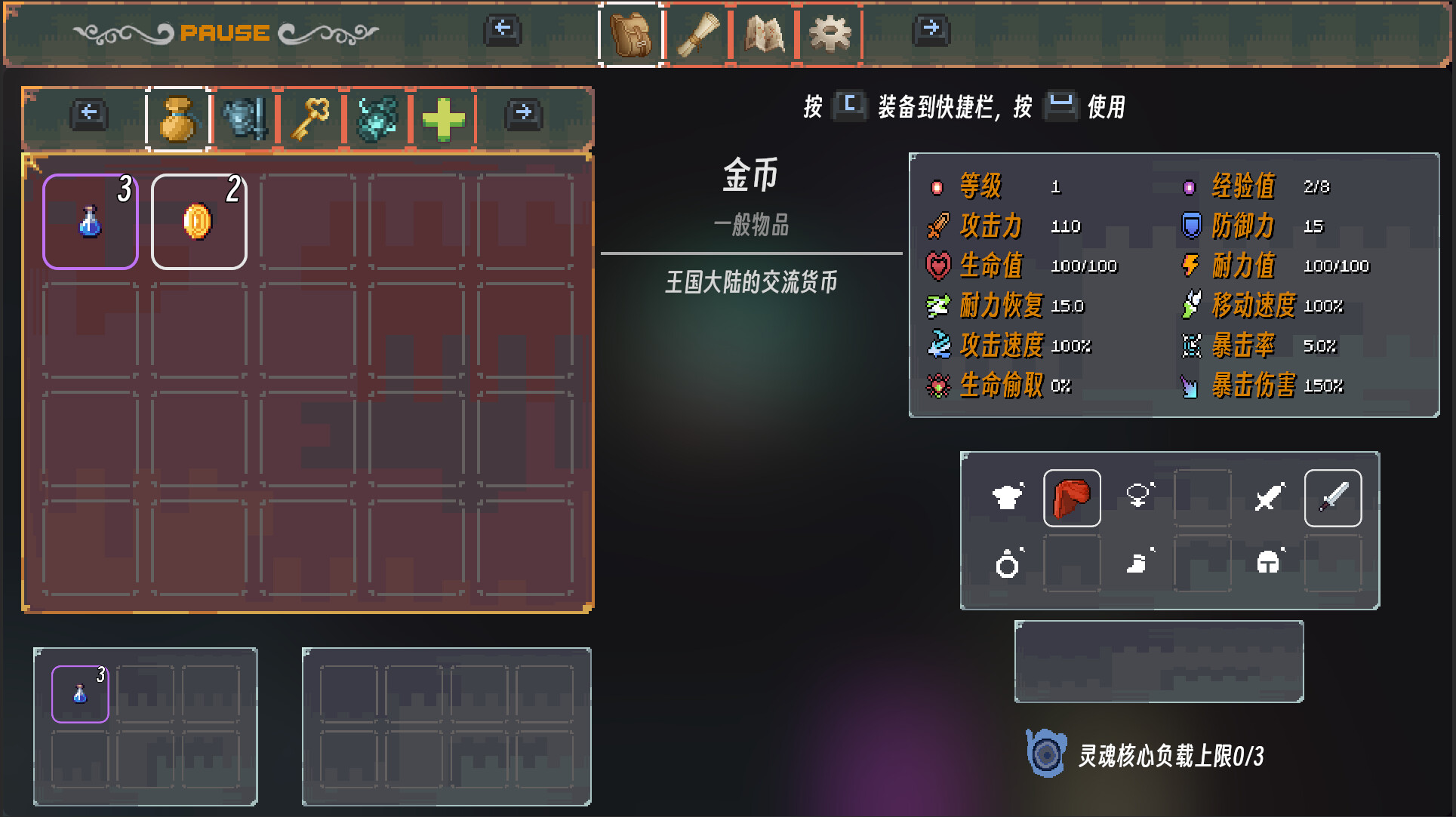
Task: Select the blue potion stack of 3
Action: point(90,220)
